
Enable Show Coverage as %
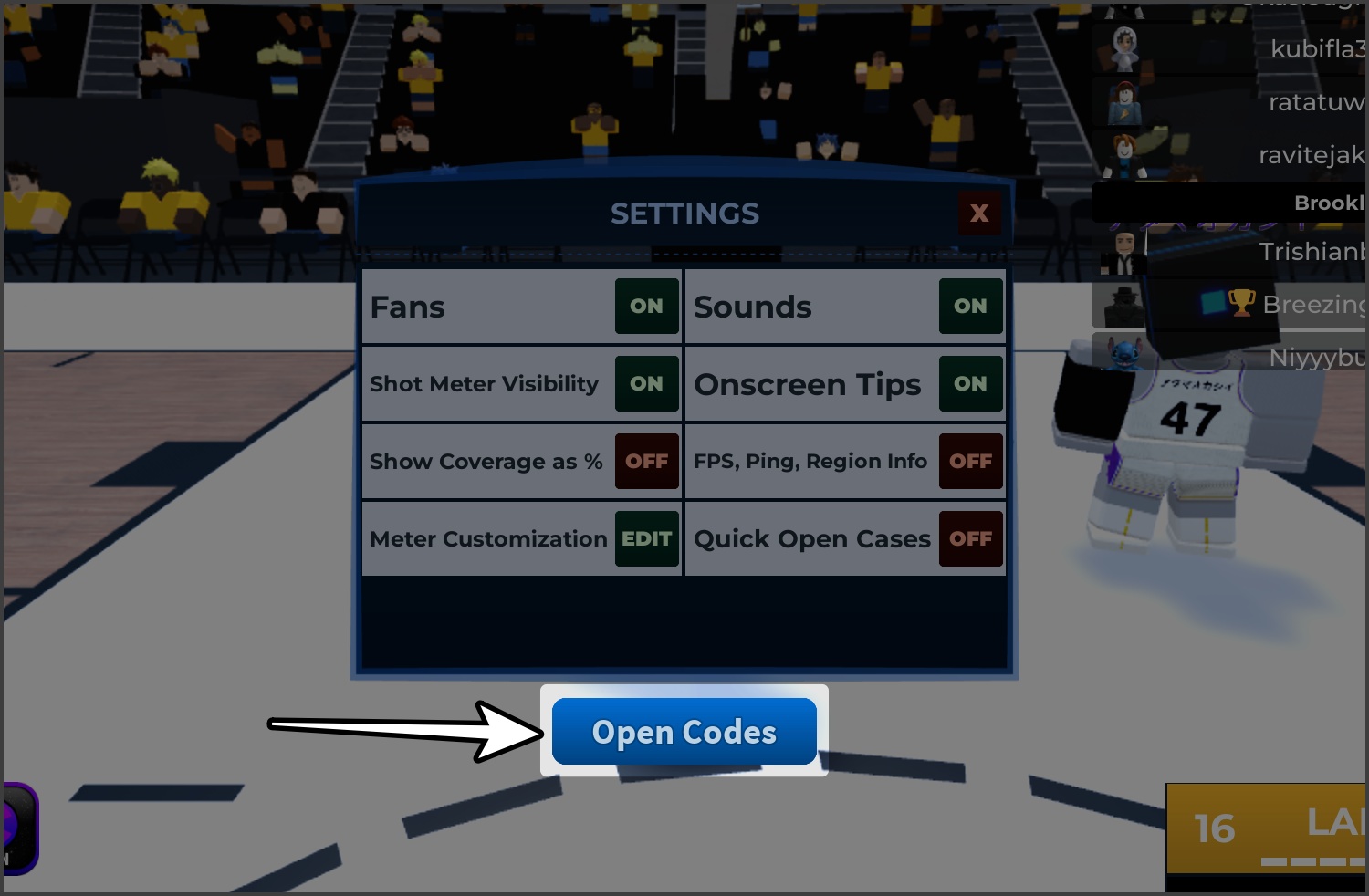[x=646, y=461]
